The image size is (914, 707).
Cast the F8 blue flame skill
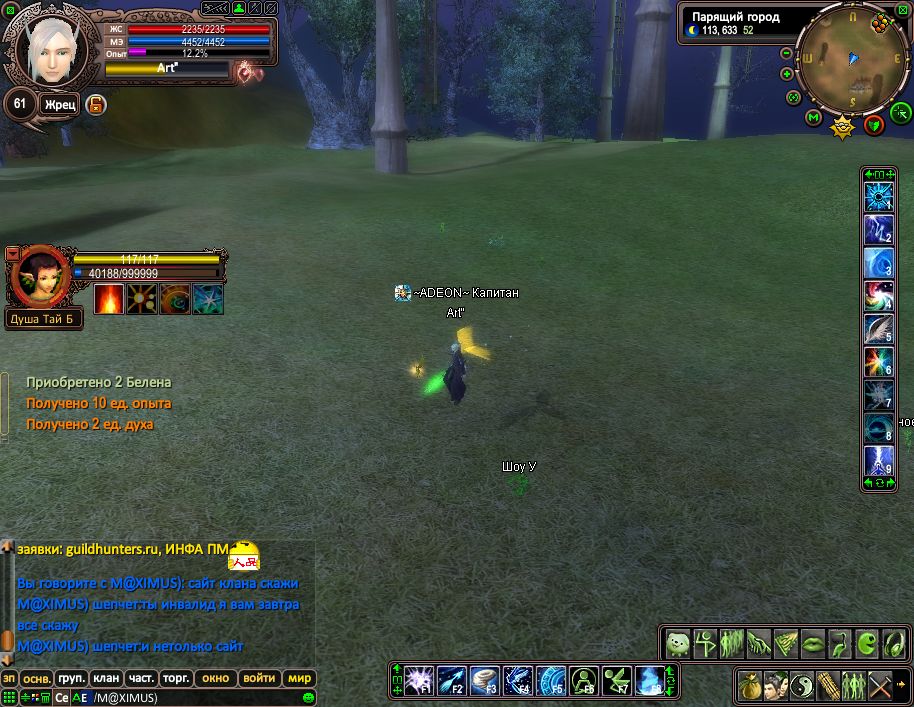[649, 680]
